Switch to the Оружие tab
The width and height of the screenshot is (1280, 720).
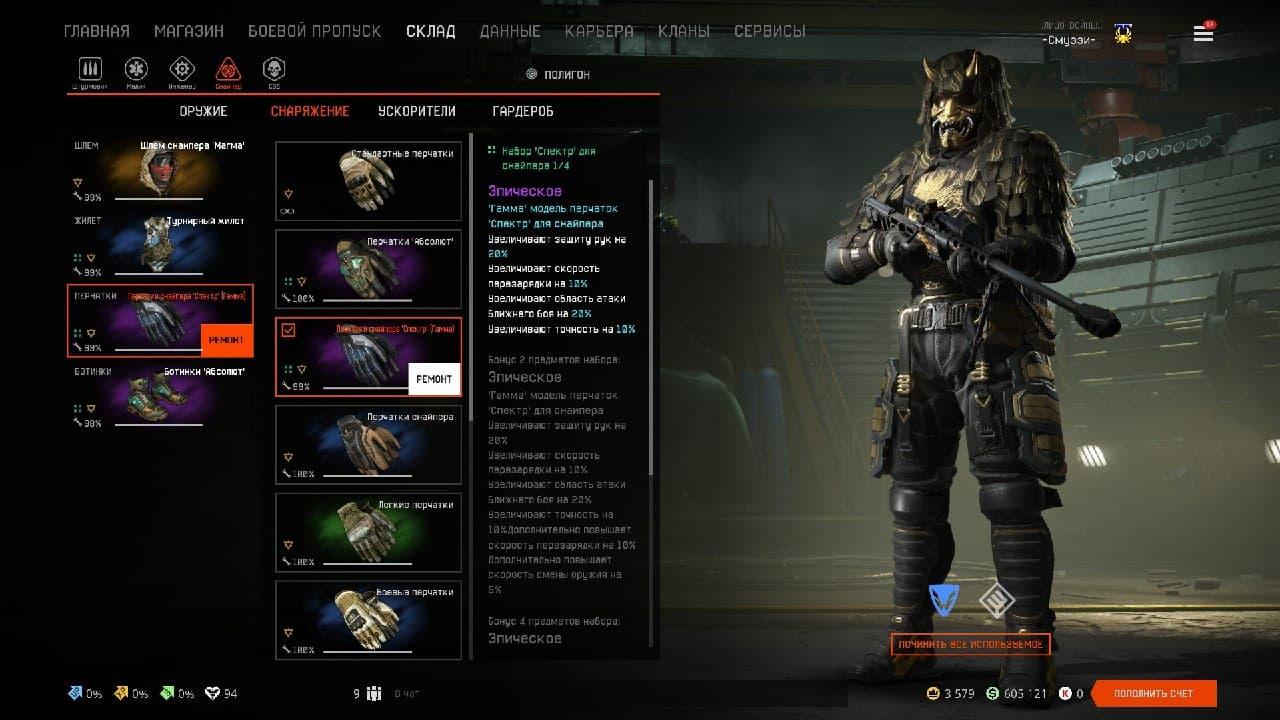(x=204, y=111)
